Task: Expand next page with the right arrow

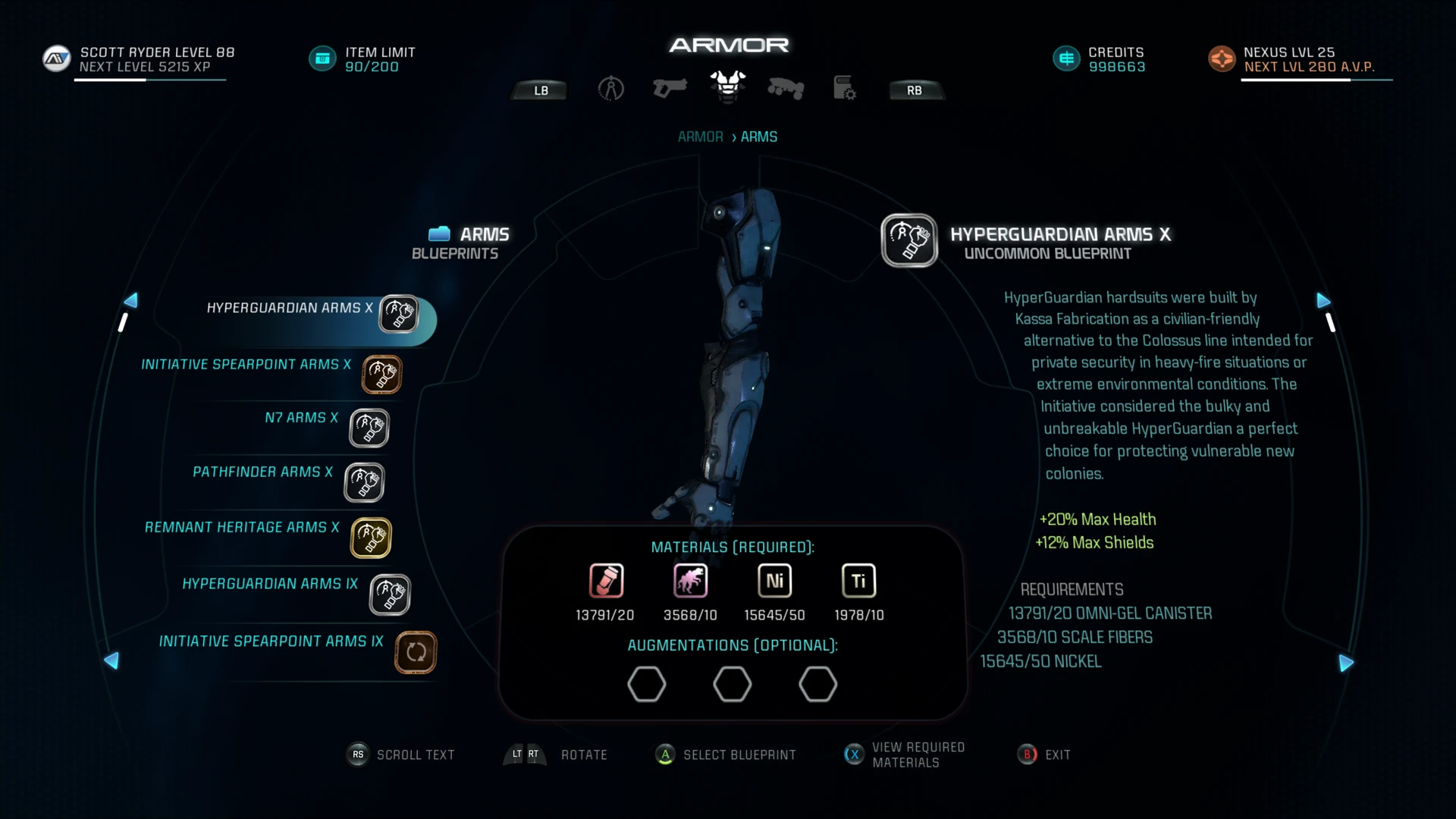Action: coord(1325,301)
